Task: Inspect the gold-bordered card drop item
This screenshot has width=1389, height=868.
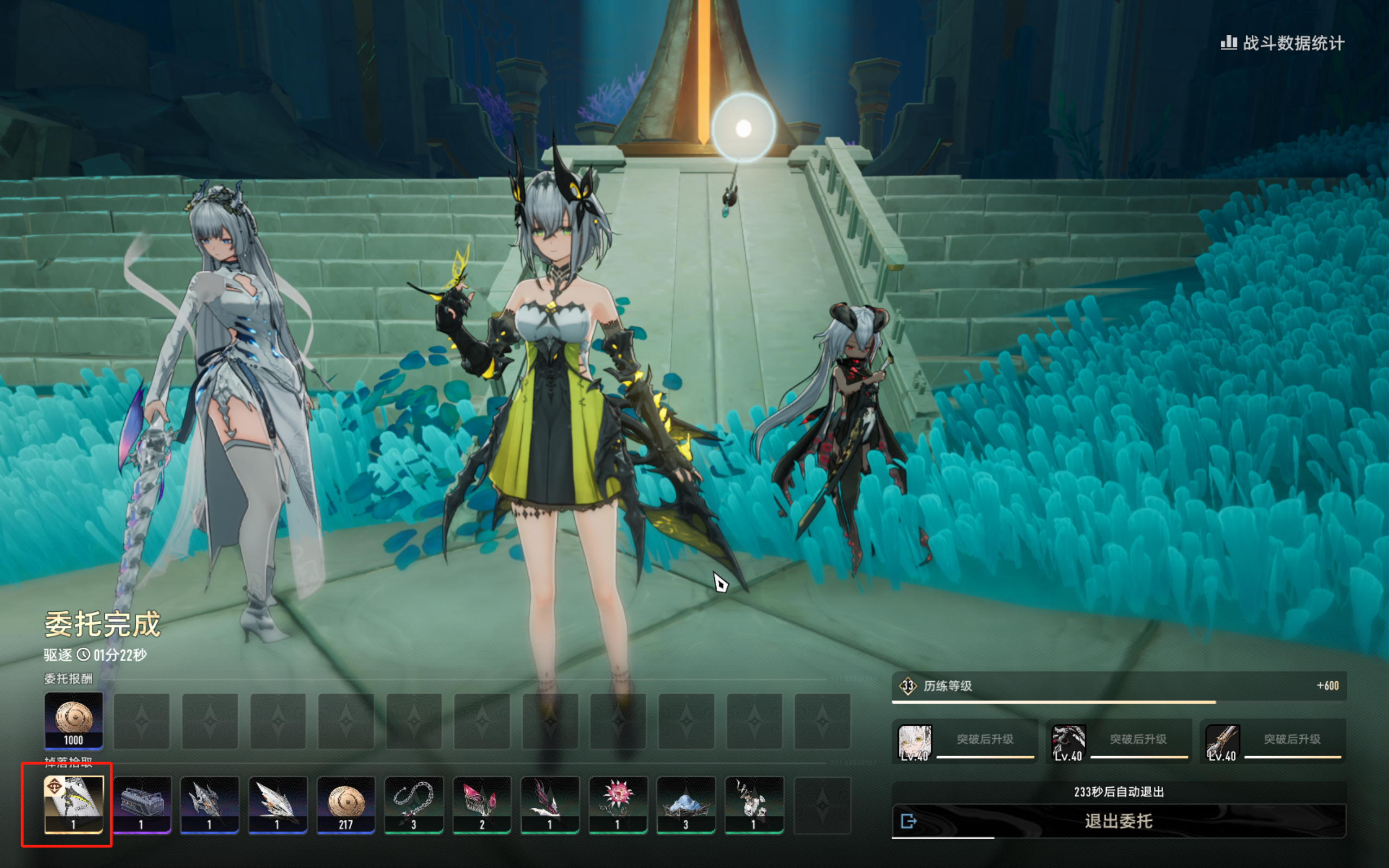Action: pyautogui.click(x=73, y=804)
